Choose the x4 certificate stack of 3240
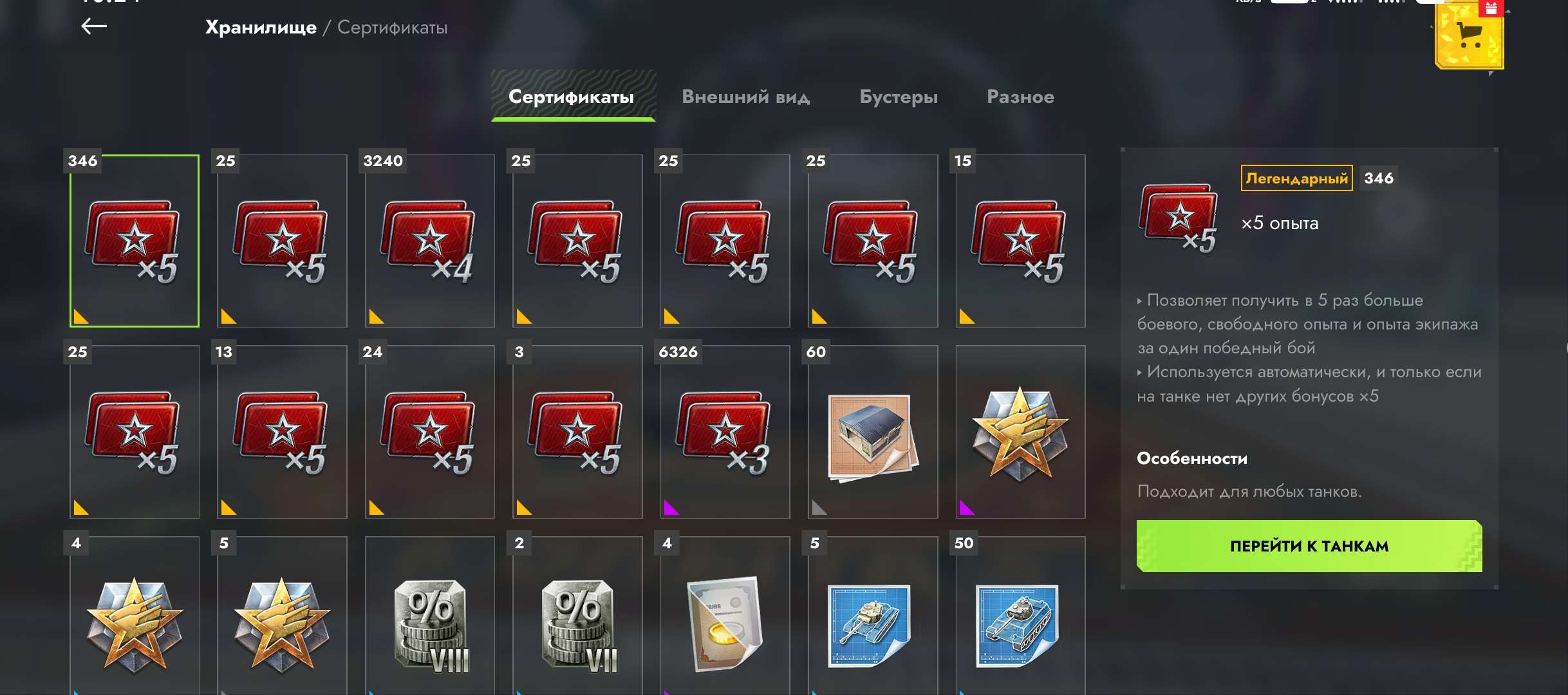 (x=429, y=241)
